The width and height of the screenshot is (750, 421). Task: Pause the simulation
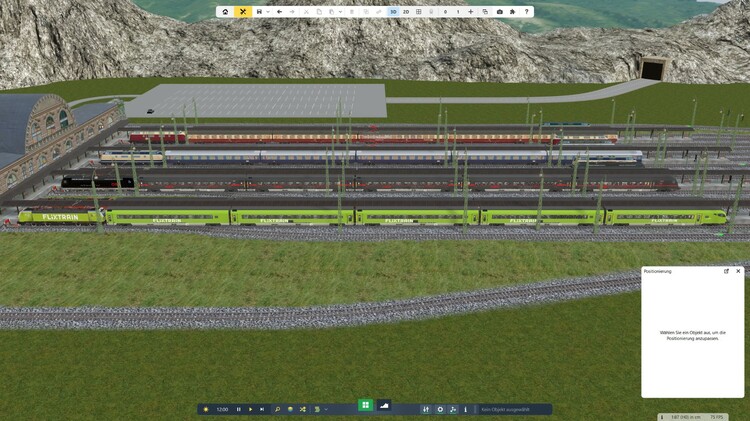coord(238,409)
